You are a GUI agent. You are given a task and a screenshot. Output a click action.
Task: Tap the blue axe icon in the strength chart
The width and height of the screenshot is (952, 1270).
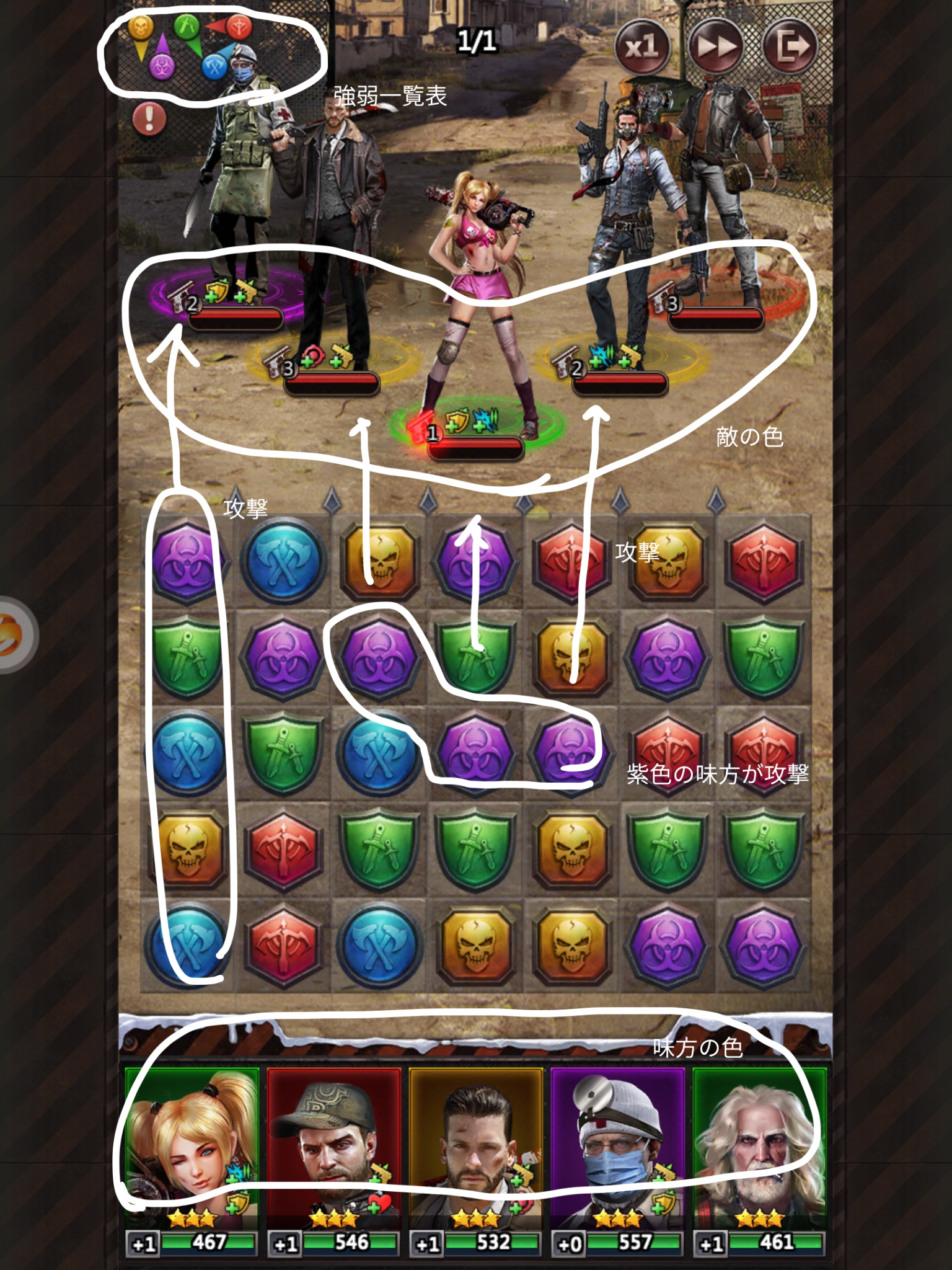tap(214, 67)
